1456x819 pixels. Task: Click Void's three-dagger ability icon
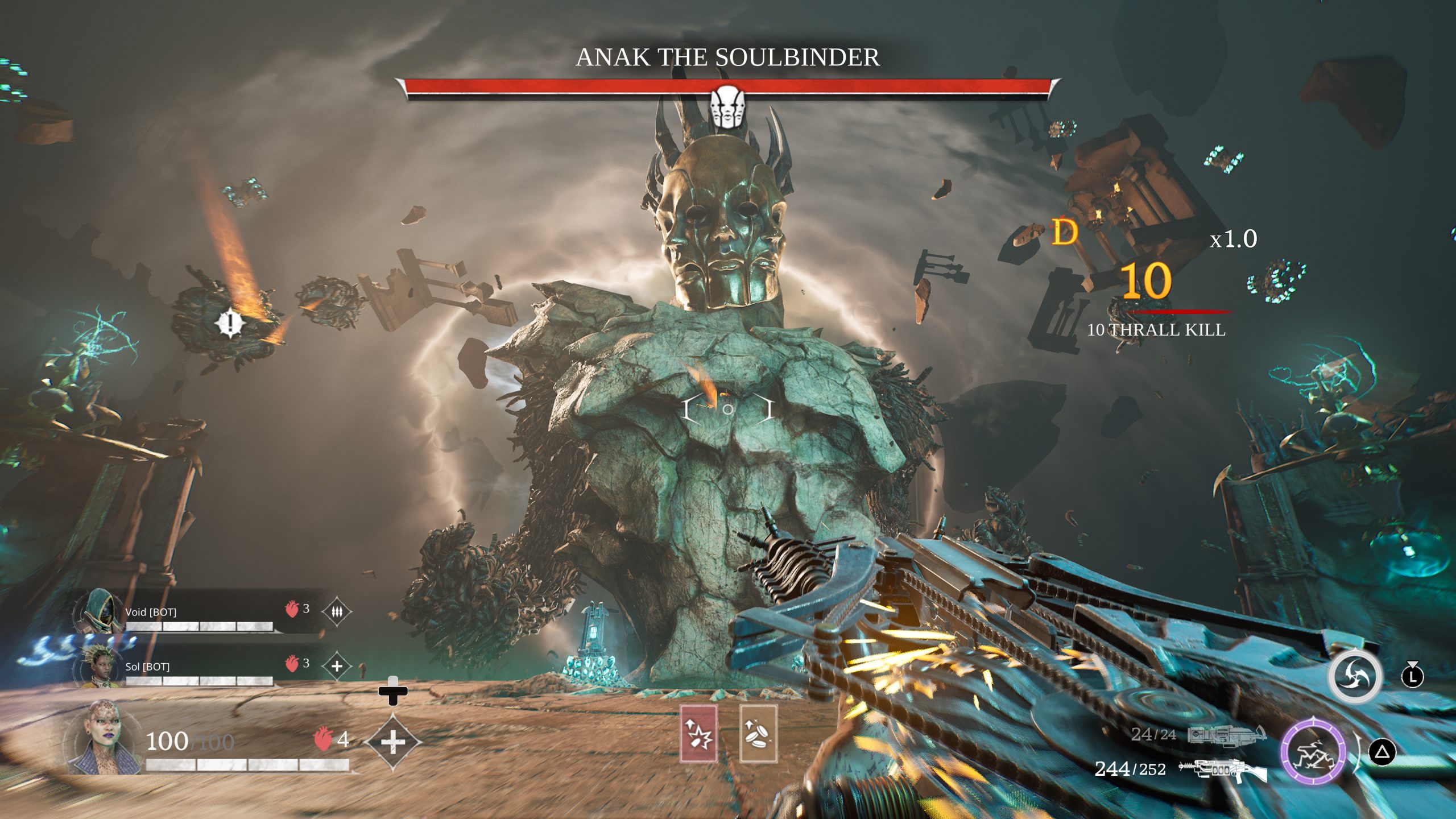337,612
